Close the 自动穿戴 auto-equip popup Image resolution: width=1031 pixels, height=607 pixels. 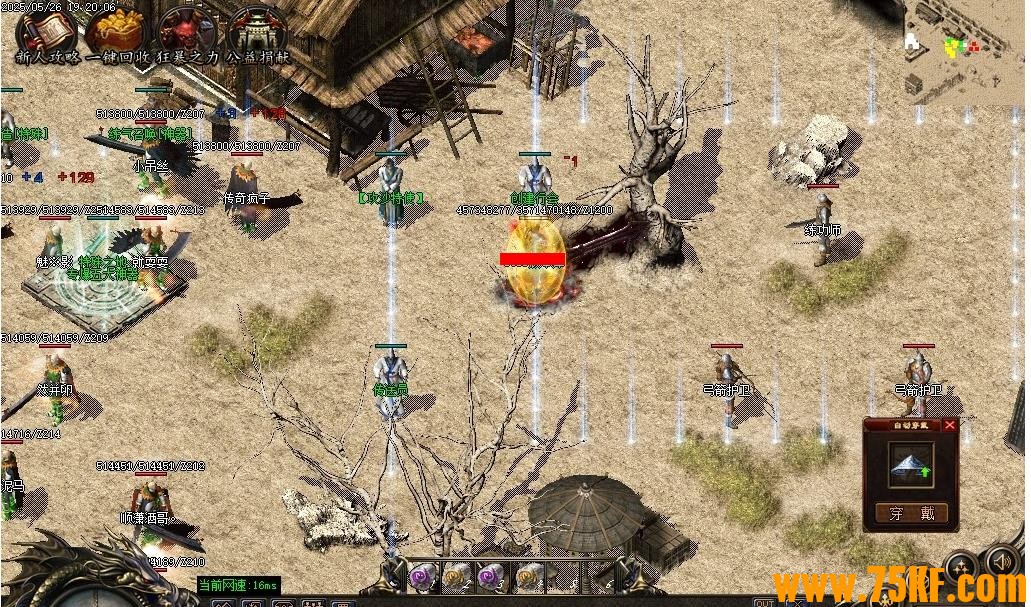[x=950, y=425]
